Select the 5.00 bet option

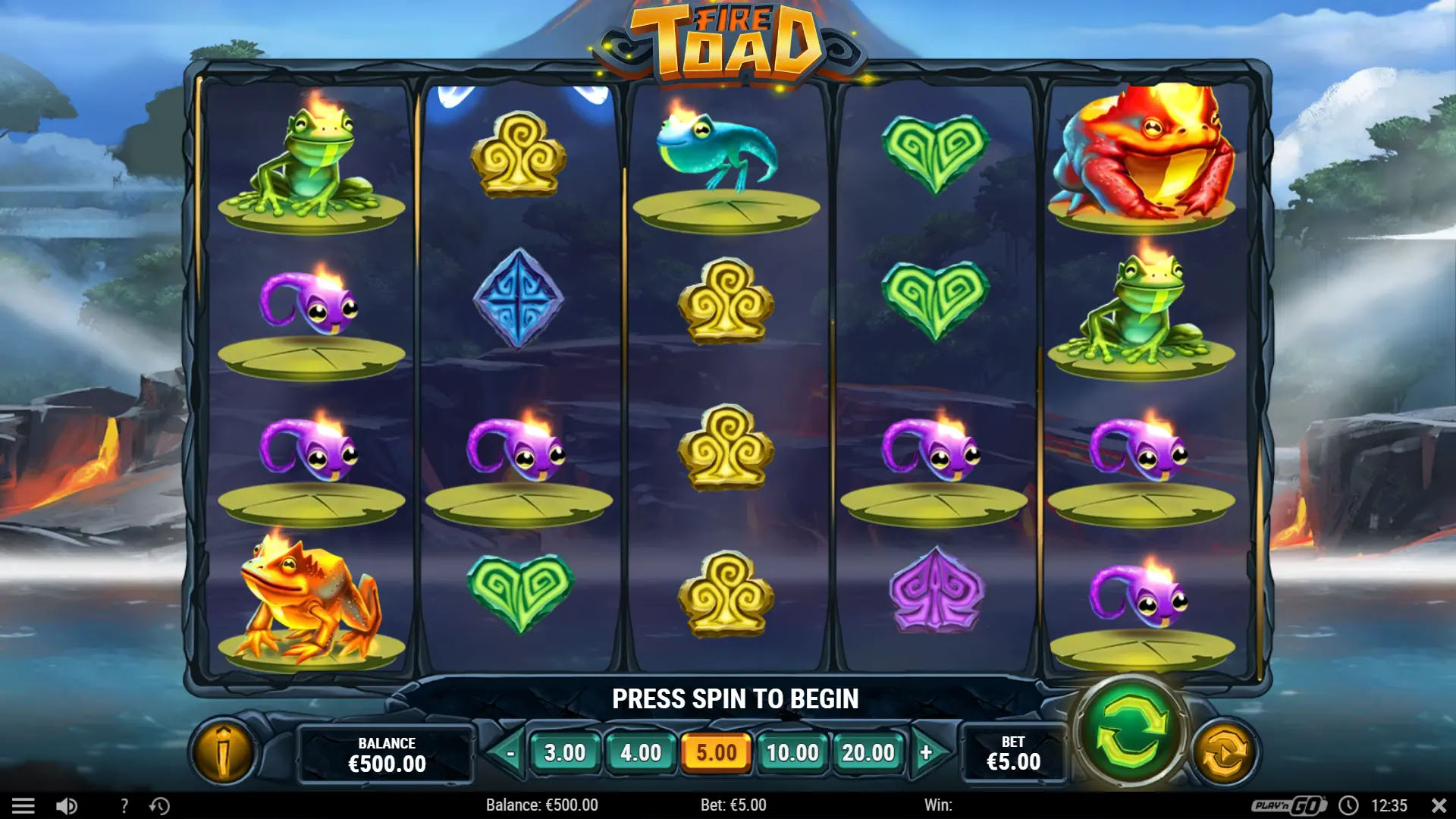(x=717, y=753)
